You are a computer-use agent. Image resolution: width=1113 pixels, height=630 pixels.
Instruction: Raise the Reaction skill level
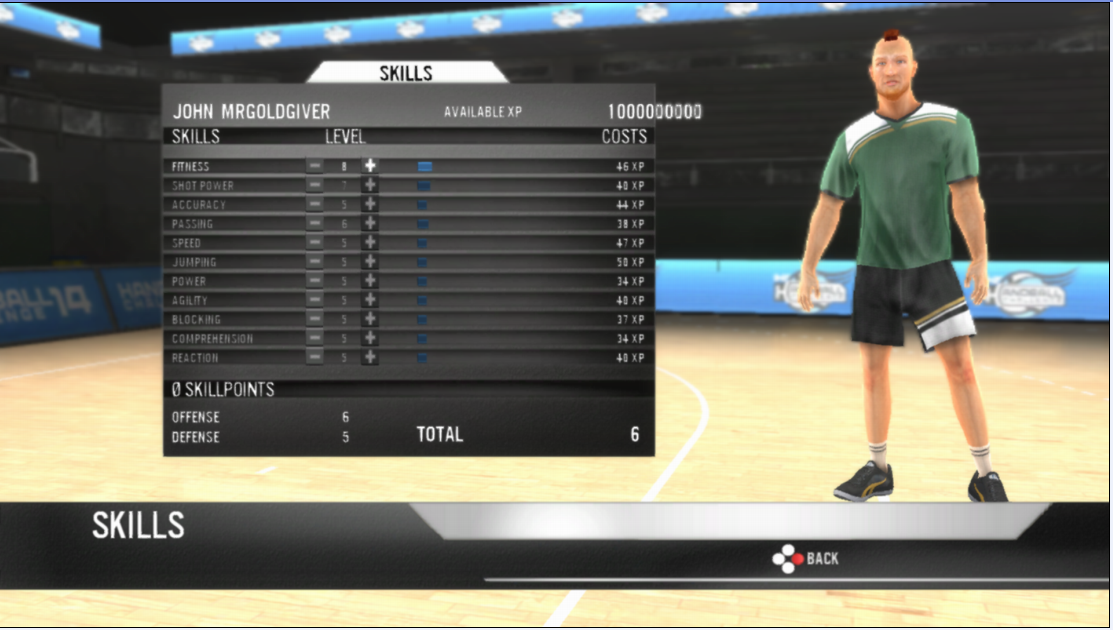(370, 357)
